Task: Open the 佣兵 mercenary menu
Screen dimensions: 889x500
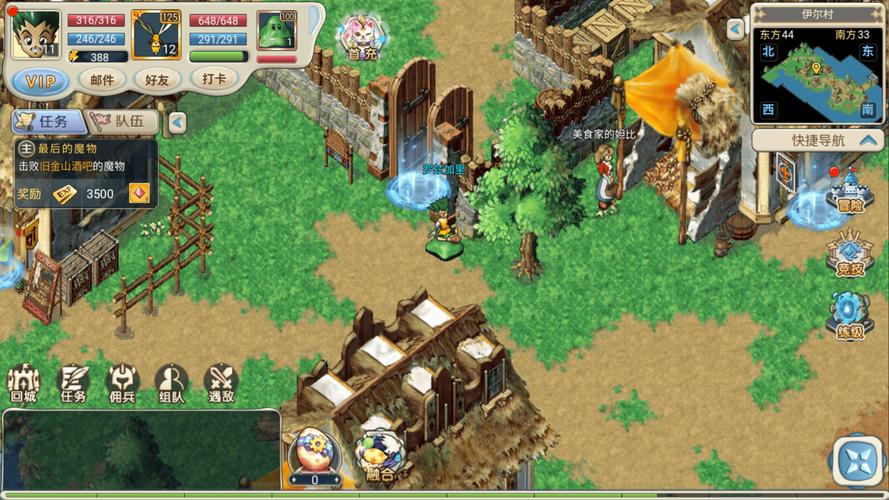Action: [122, 383]
